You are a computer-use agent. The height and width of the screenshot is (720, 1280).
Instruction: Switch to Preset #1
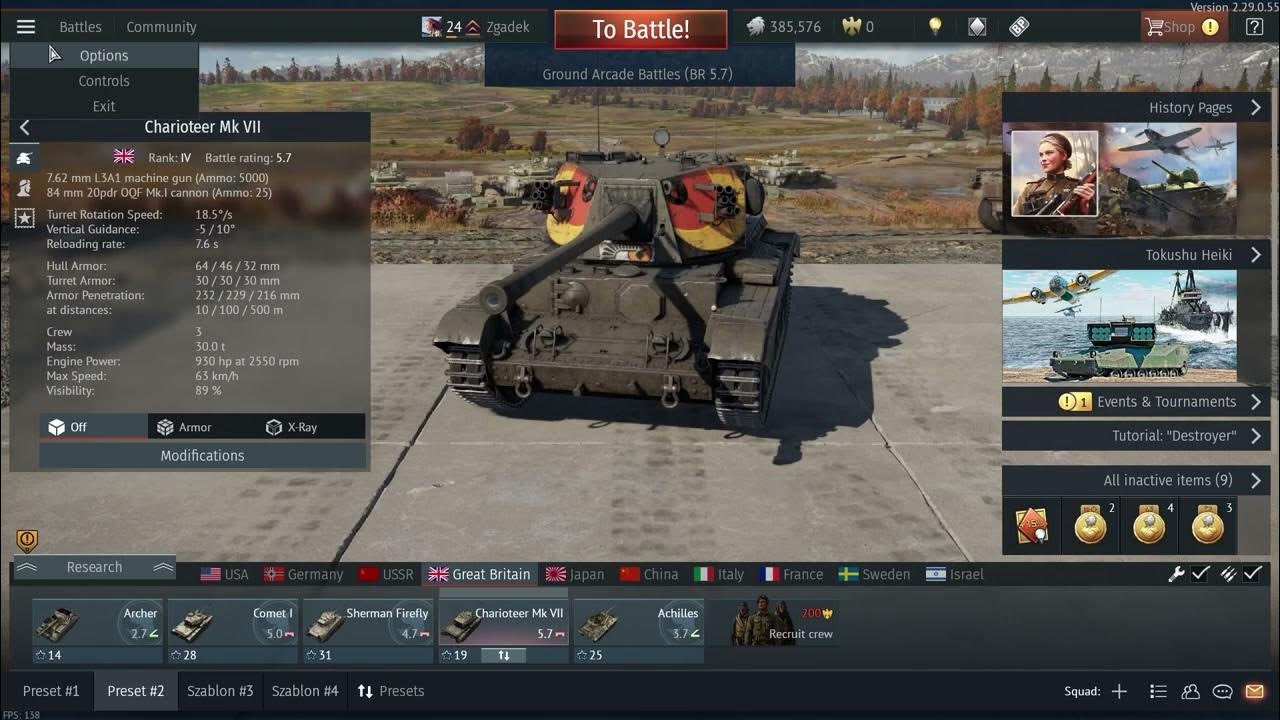point(51,691)
